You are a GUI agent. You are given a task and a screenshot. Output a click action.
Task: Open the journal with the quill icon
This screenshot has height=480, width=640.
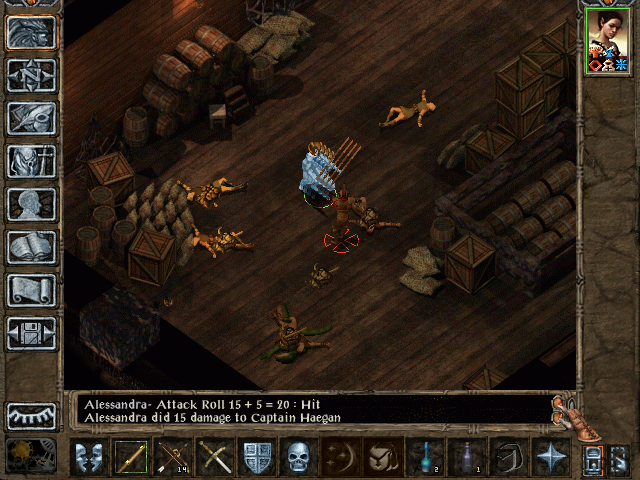click(31, 118)
